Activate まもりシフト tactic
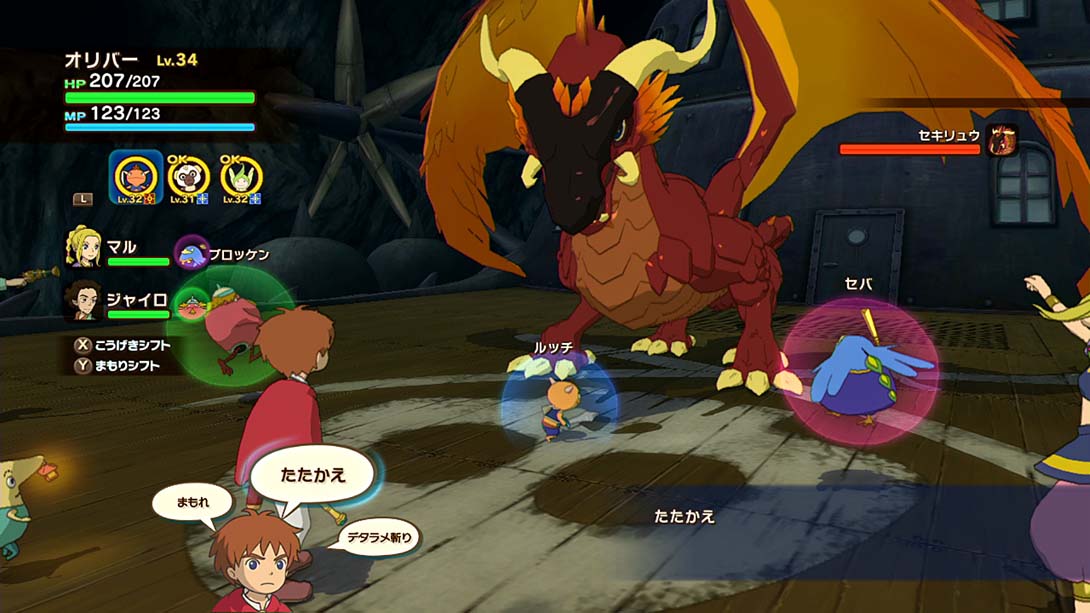The image size is (1090, 613). pyautogui.click(x=122, y=365)
